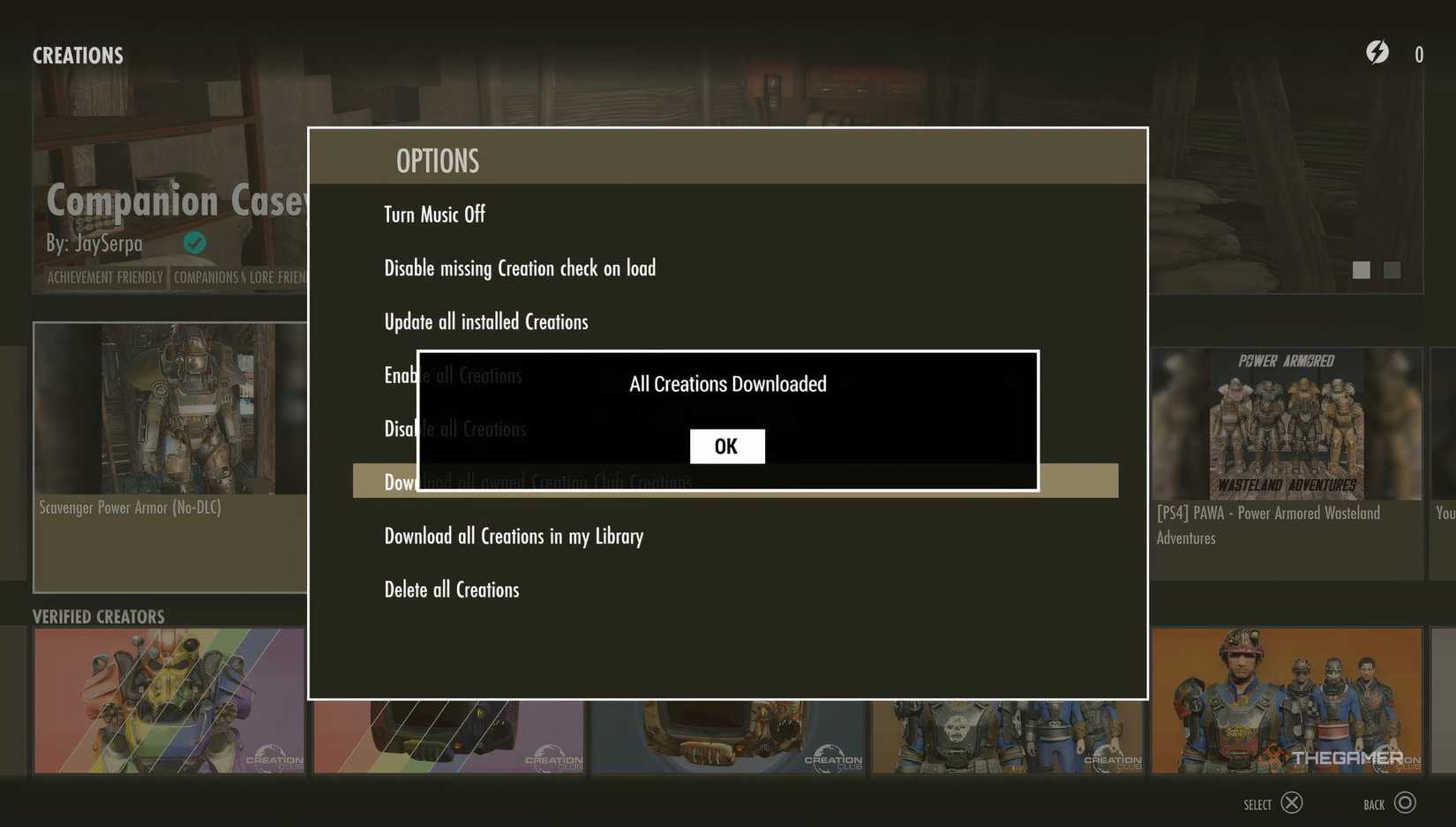Select the first page indicator square
The width and height of the screenshot is (1456, 827).
[x=1360, y=270]
